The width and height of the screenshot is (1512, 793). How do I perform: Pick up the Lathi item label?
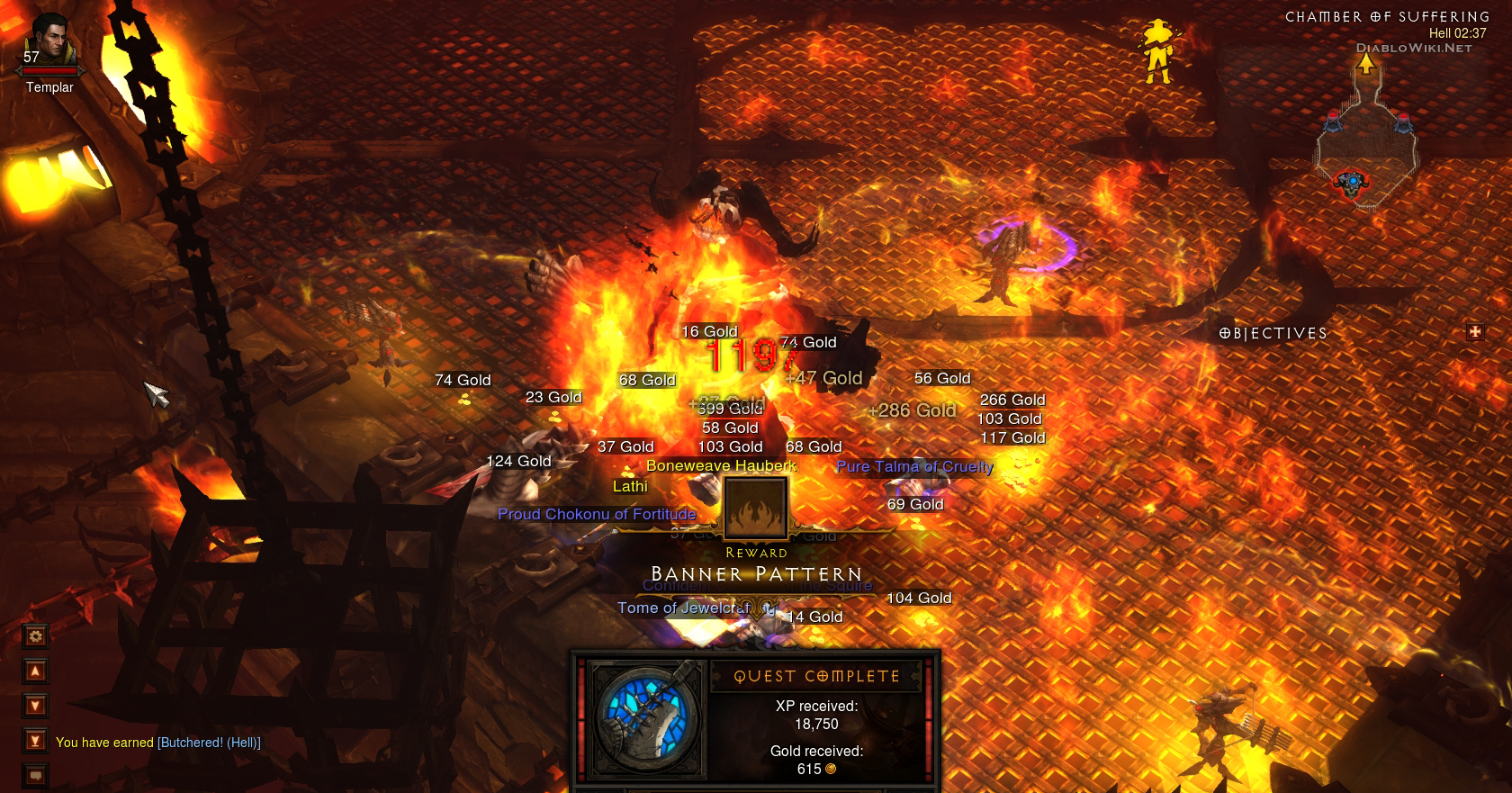point(630,487)
